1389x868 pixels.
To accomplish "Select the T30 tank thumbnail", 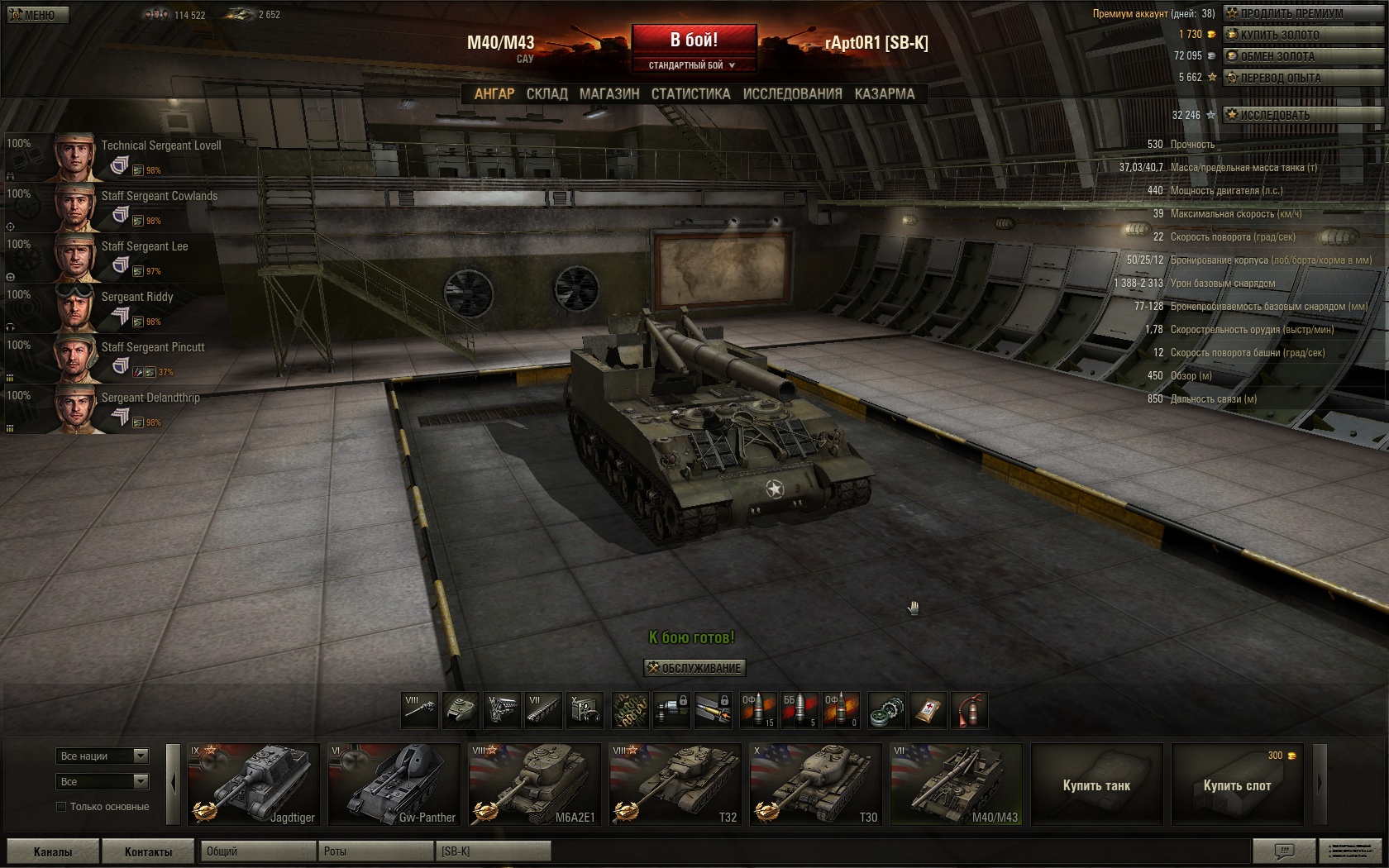I will click(815, 785).
